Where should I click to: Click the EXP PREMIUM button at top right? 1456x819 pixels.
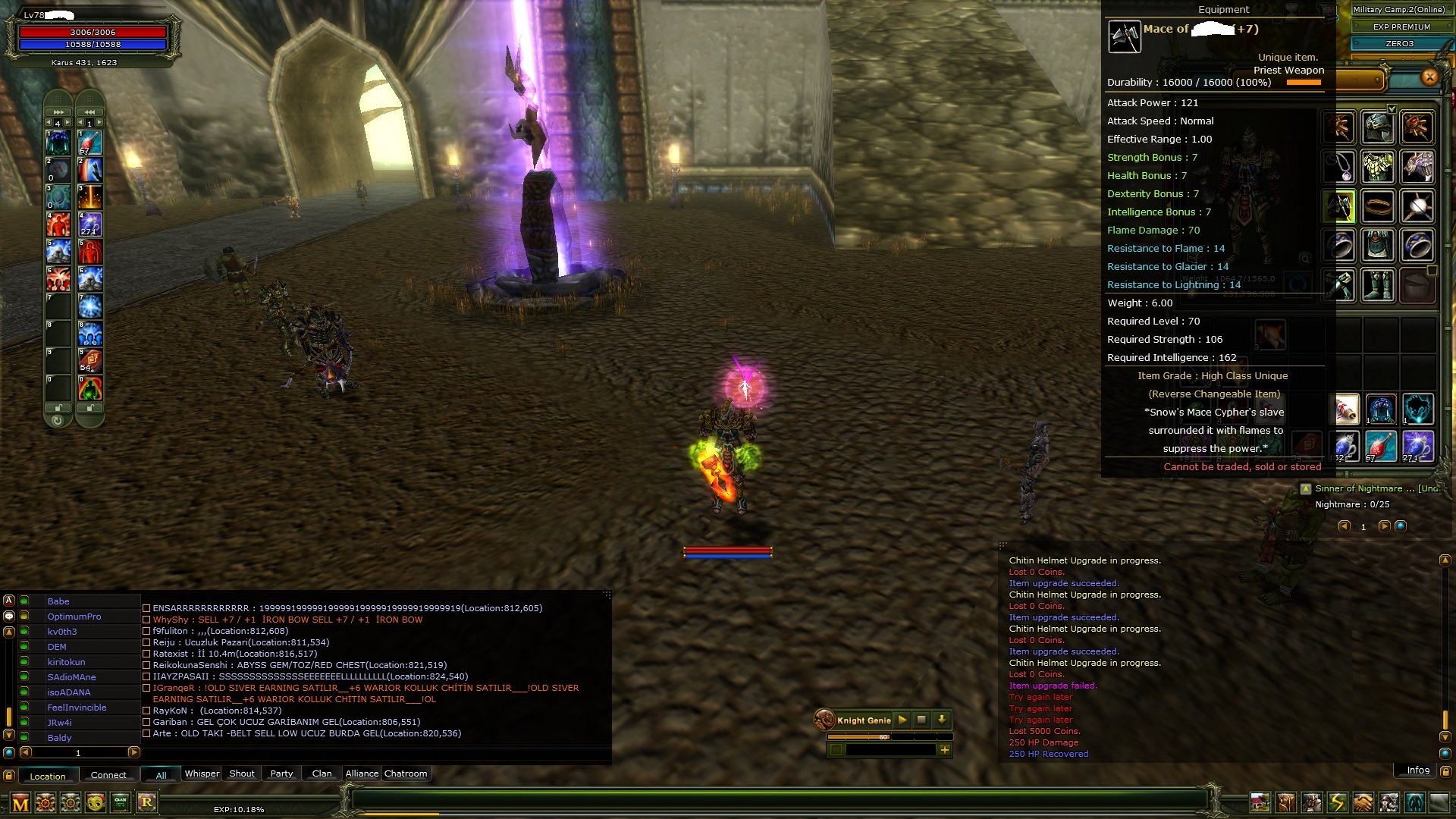click(1402, 27)
